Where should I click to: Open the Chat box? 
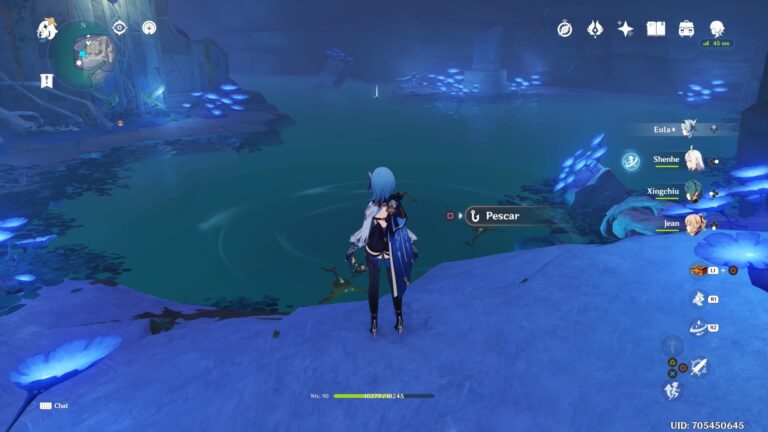(x=55, y=405)
